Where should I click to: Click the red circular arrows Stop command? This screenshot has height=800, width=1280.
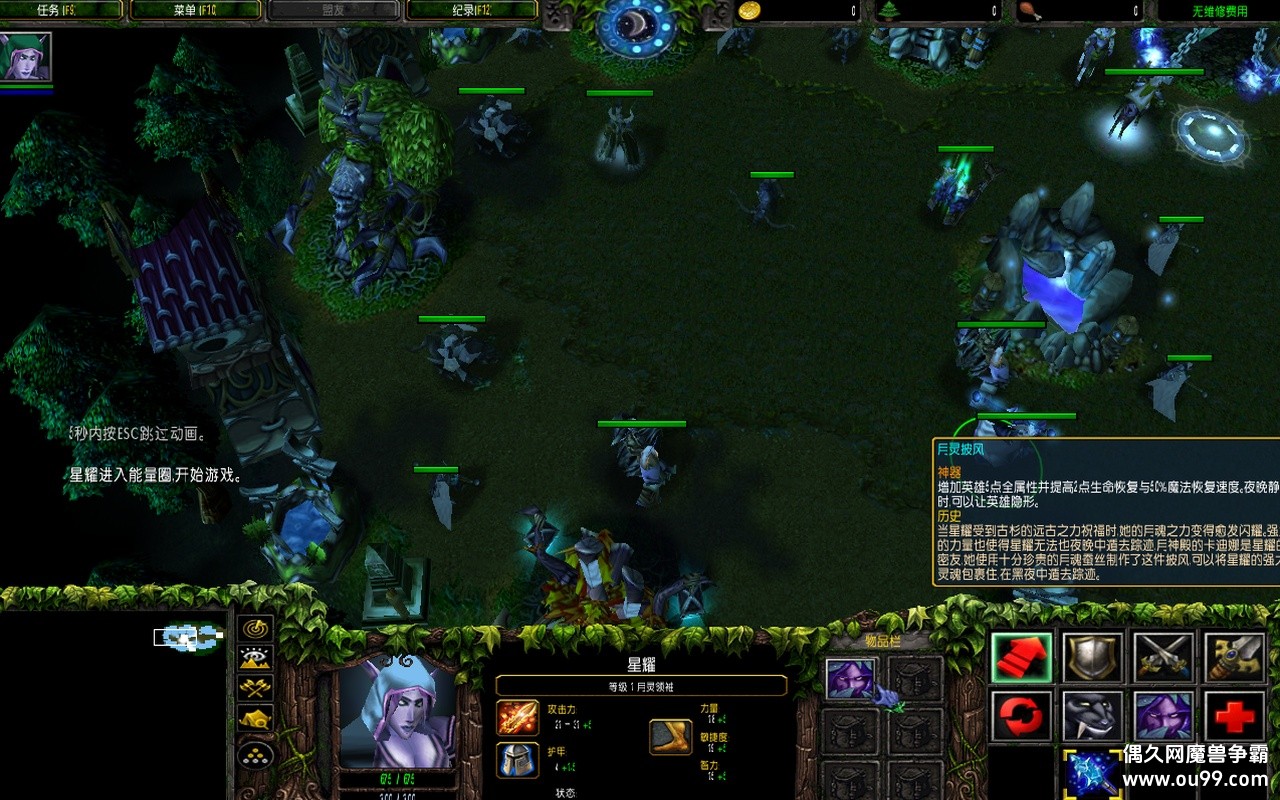[1021, 717]
